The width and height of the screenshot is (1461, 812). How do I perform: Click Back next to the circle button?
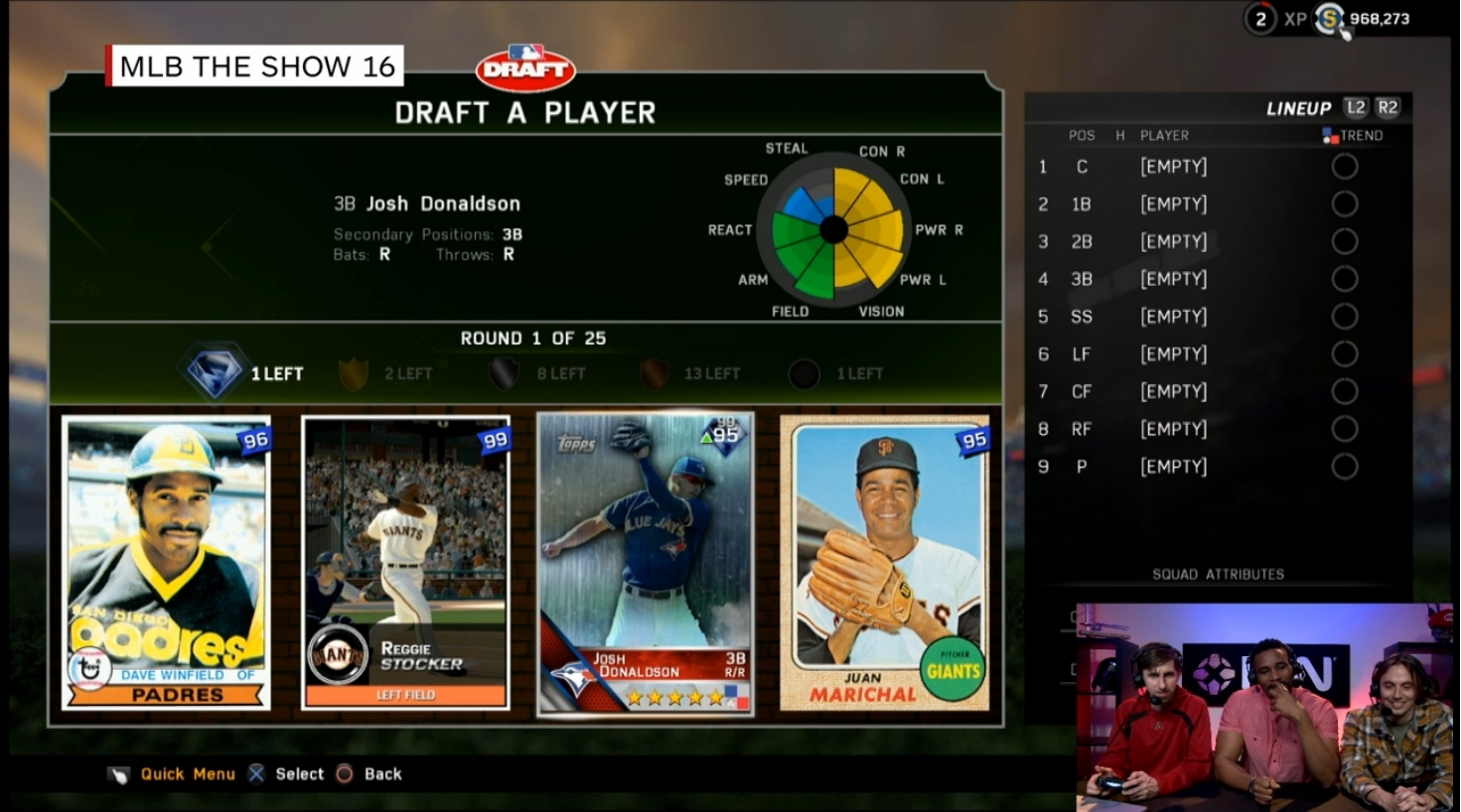[x=382, y=773]
